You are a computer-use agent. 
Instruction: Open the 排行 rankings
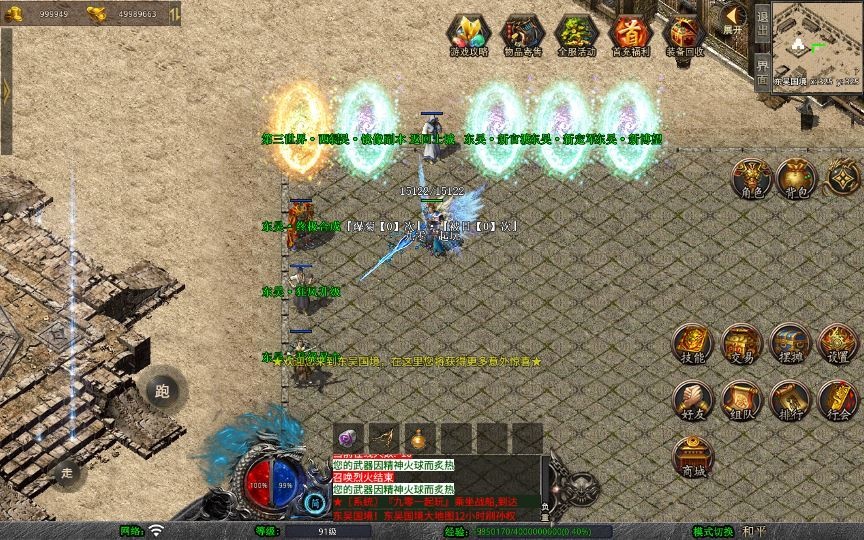[789, 400]
